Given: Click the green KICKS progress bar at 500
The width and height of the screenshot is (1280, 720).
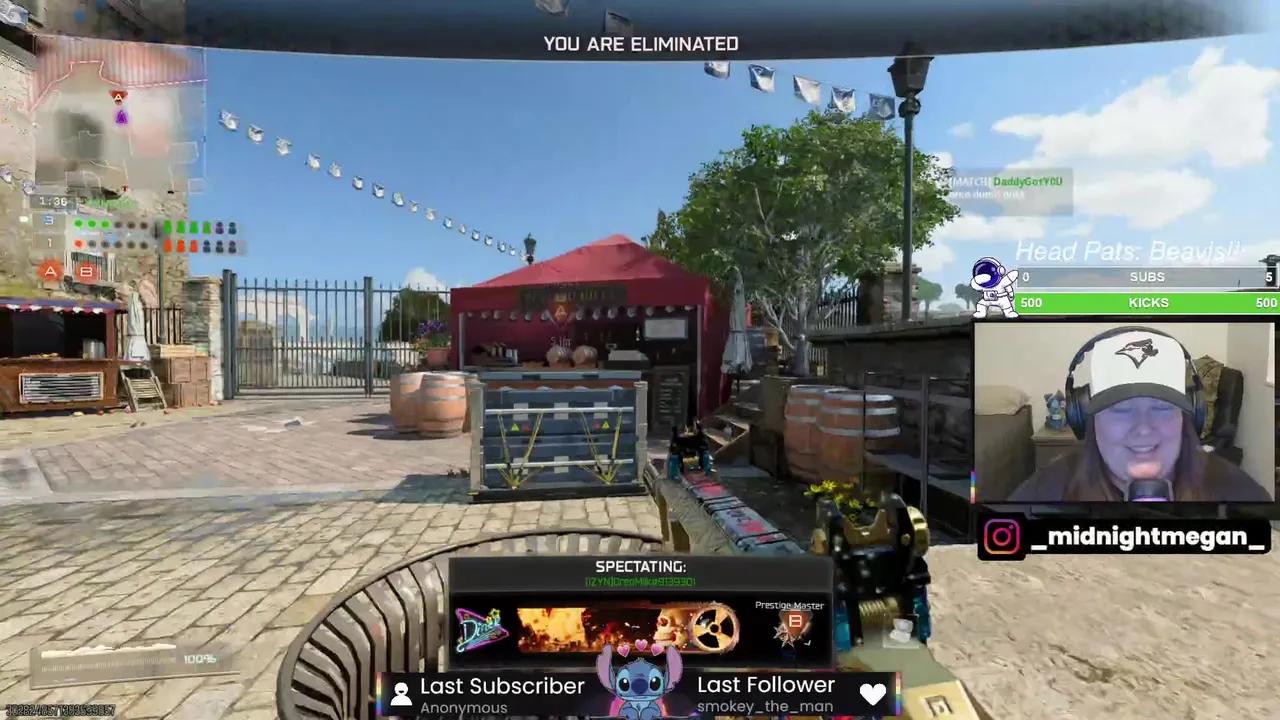Looking at the screenshot, I should point(1147,302).
